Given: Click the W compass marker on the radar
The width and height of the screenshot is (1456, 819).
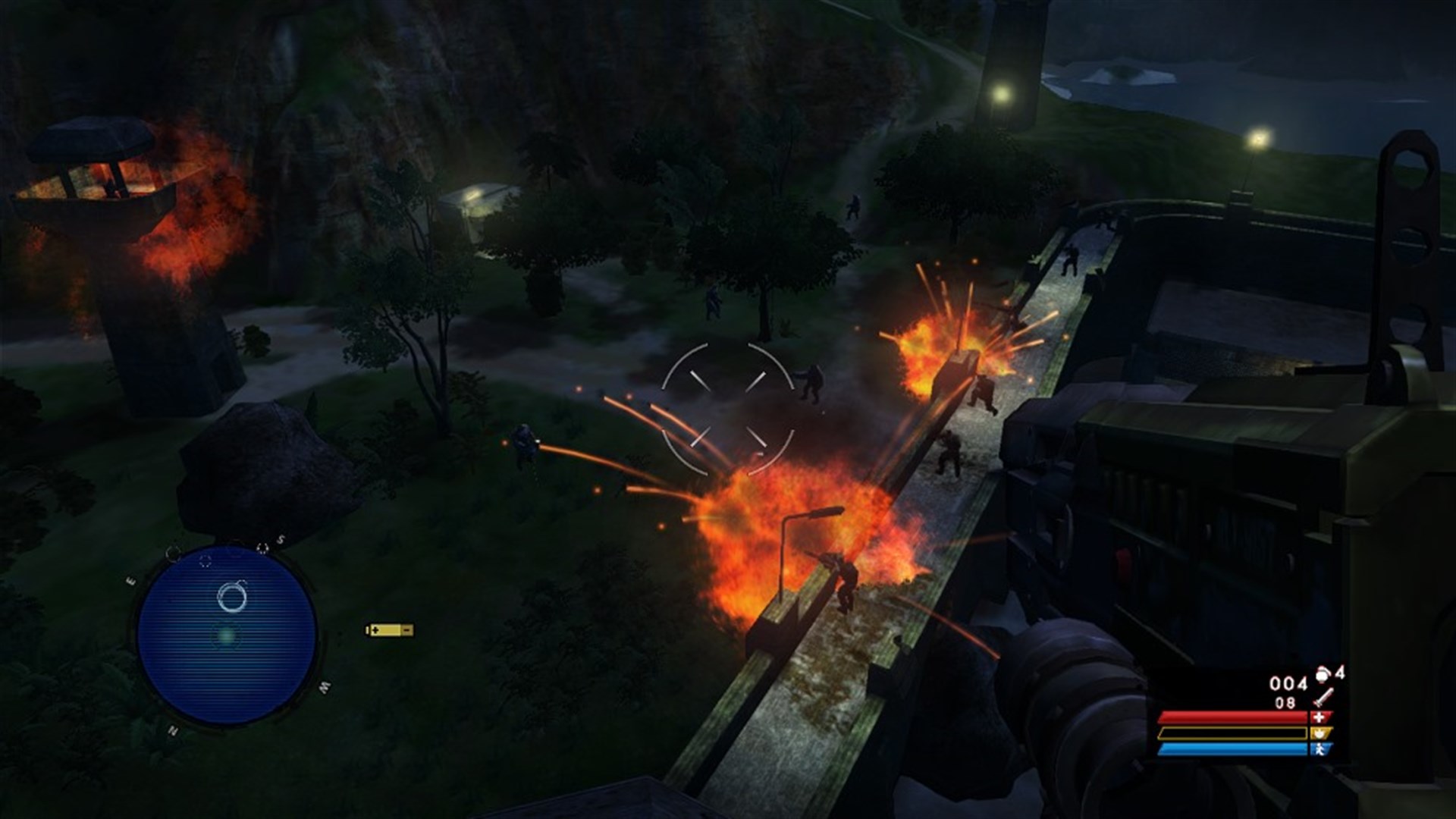Looking at the screenshot, I should (x=324, y=687).
